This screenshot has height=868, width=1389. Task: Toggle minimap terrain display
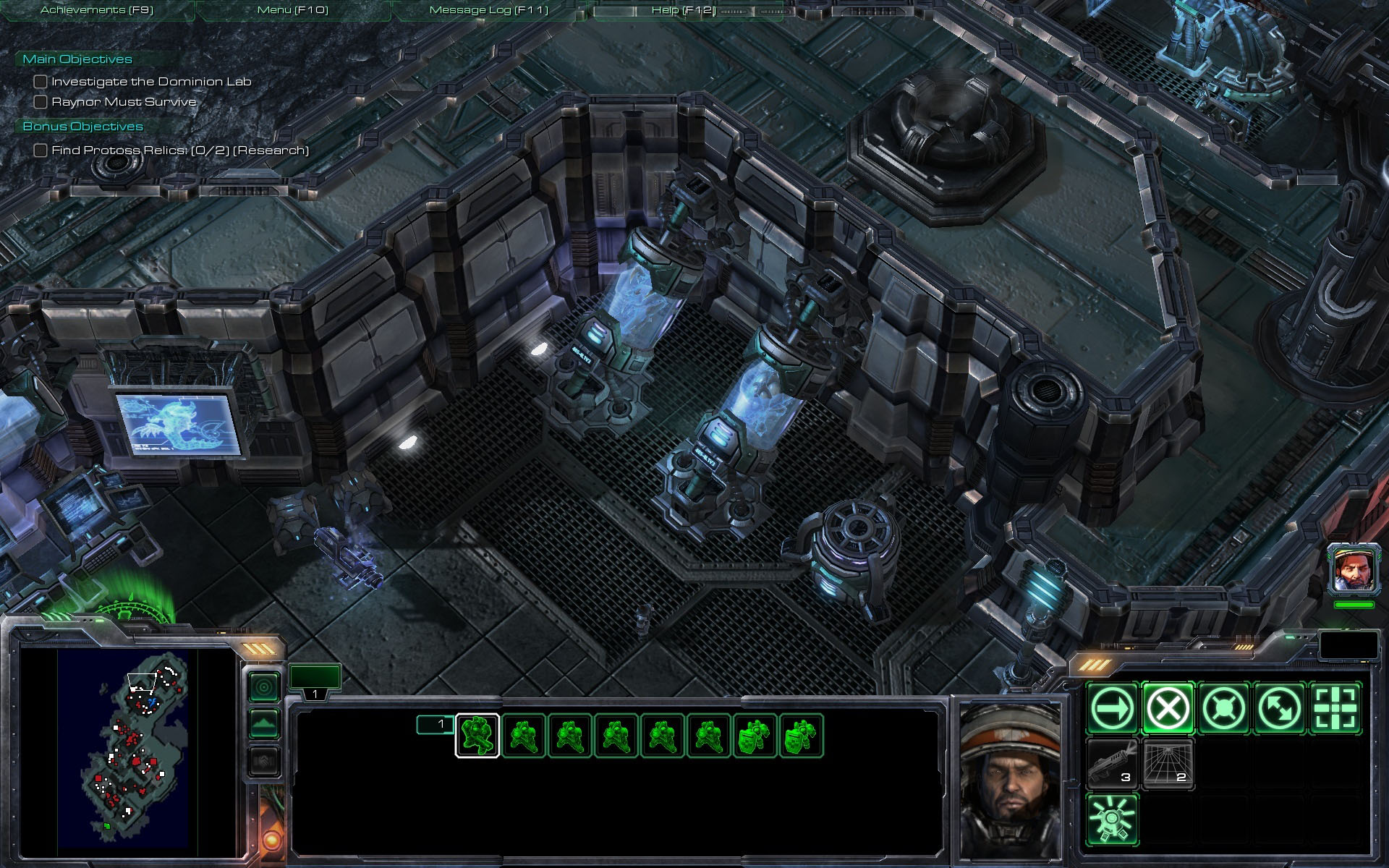point(264,723)
